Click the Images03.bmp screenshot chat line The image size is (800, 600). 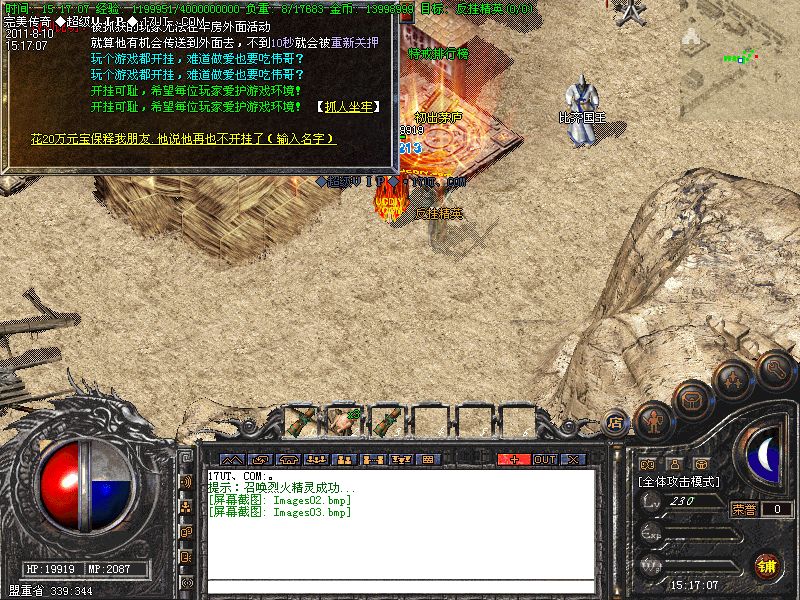[280, 512]
